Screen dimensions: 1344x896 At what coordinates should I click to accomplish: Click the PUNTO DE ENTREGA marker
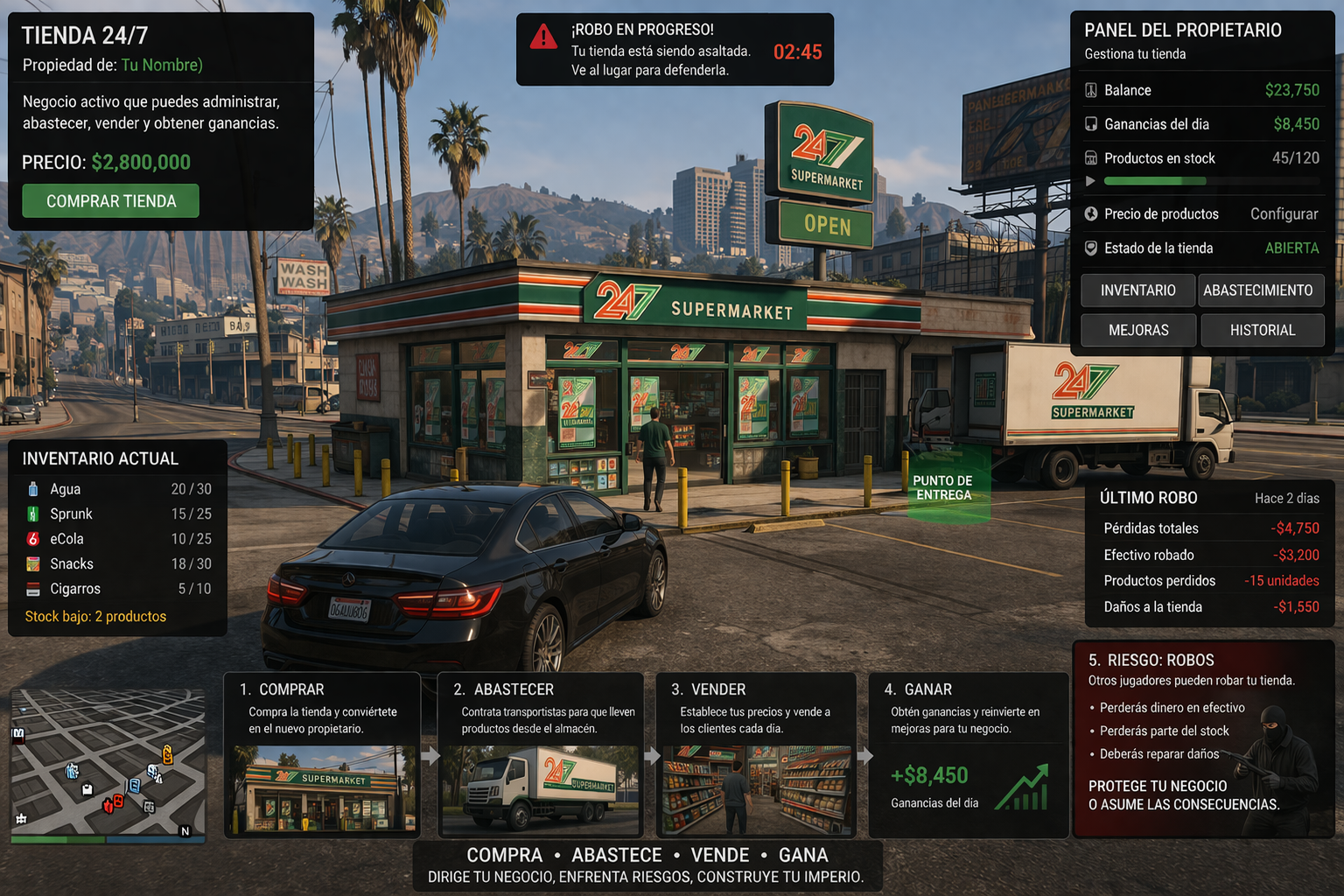(942, 488)
